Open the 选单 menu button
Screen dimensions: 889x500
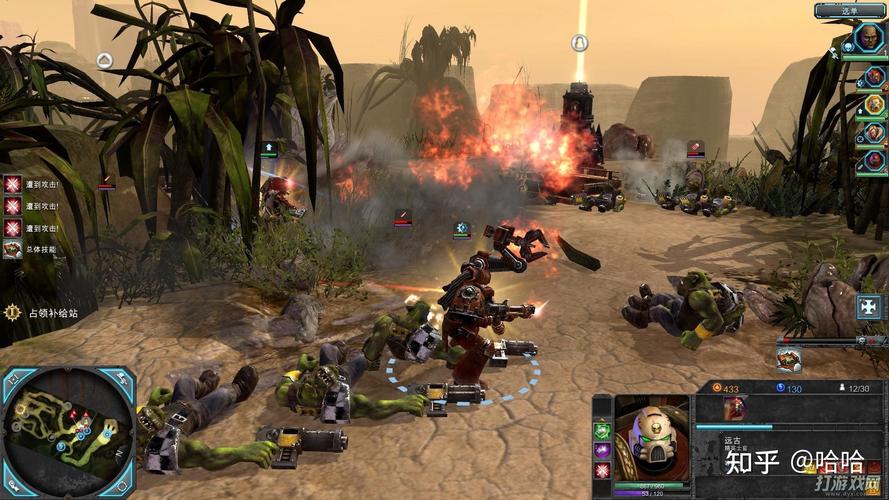(850, 11)
